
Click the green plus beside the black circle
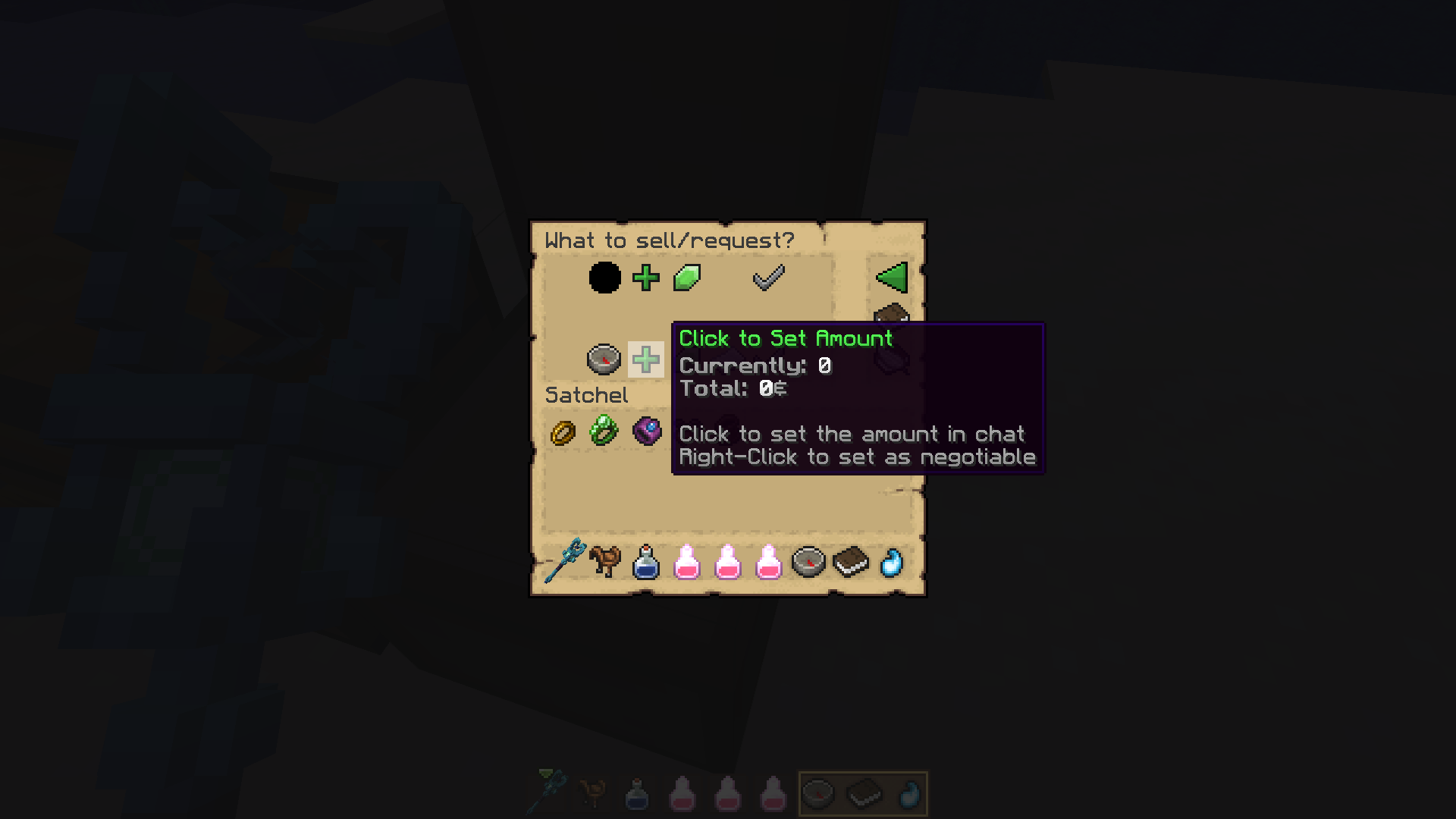pos(646,278)
